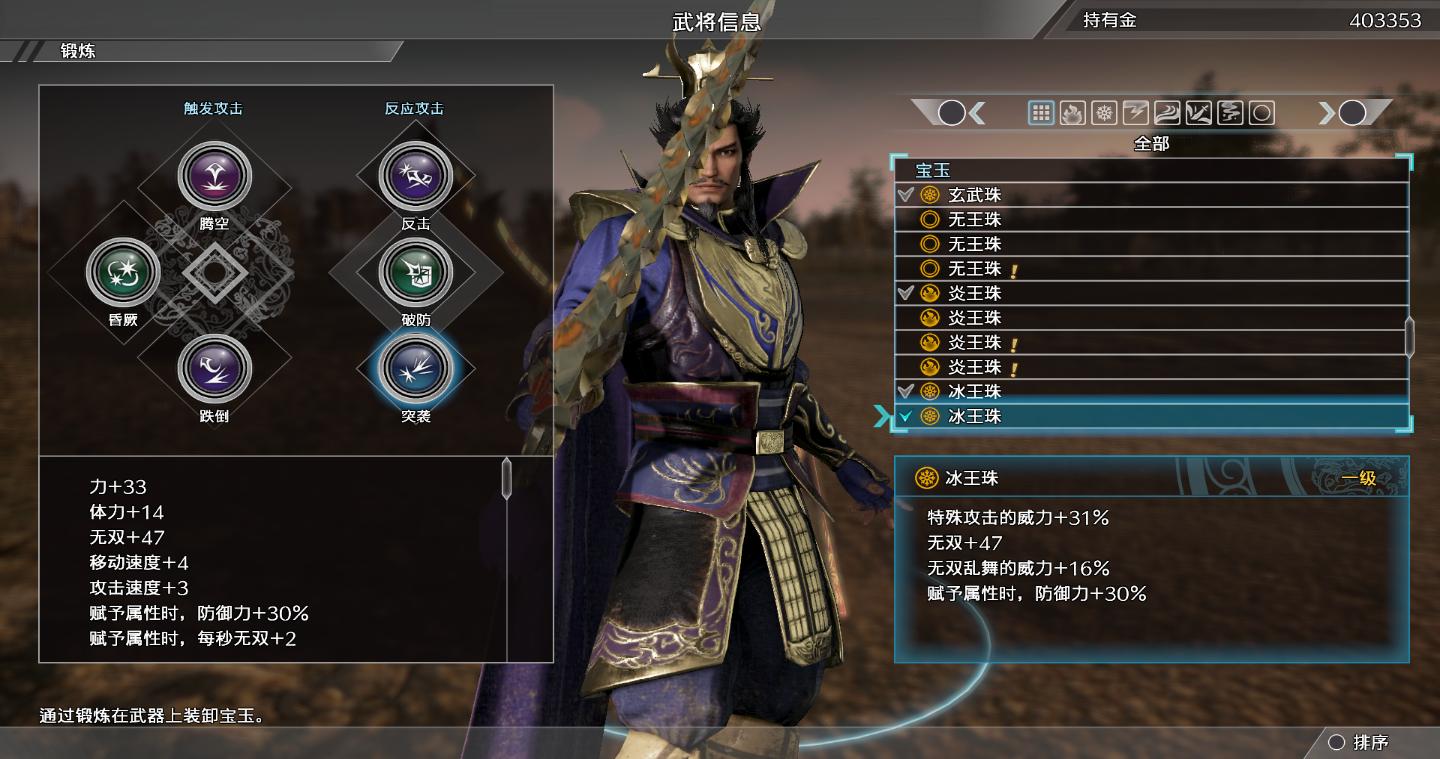The image size is (1440, 759).
Task: Uncheck the selected 冰王珠 gem
Action: coord(907,417)
